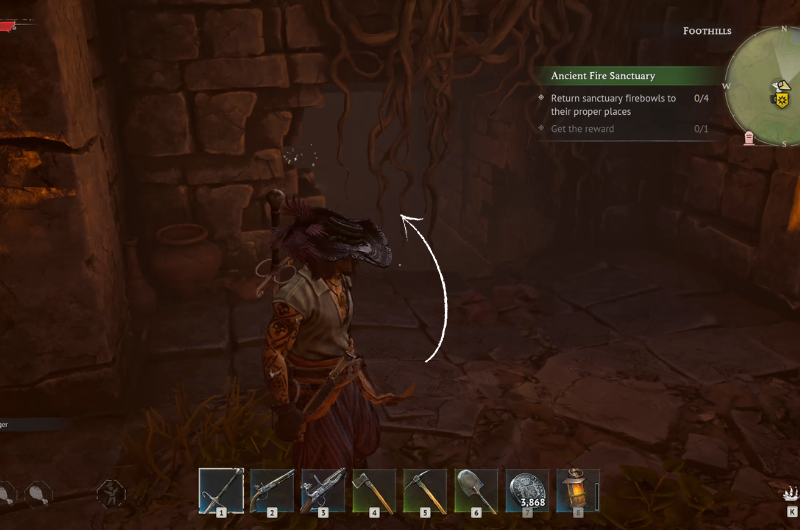Select the silver coin stack showing 3,868

click(527, 490)
